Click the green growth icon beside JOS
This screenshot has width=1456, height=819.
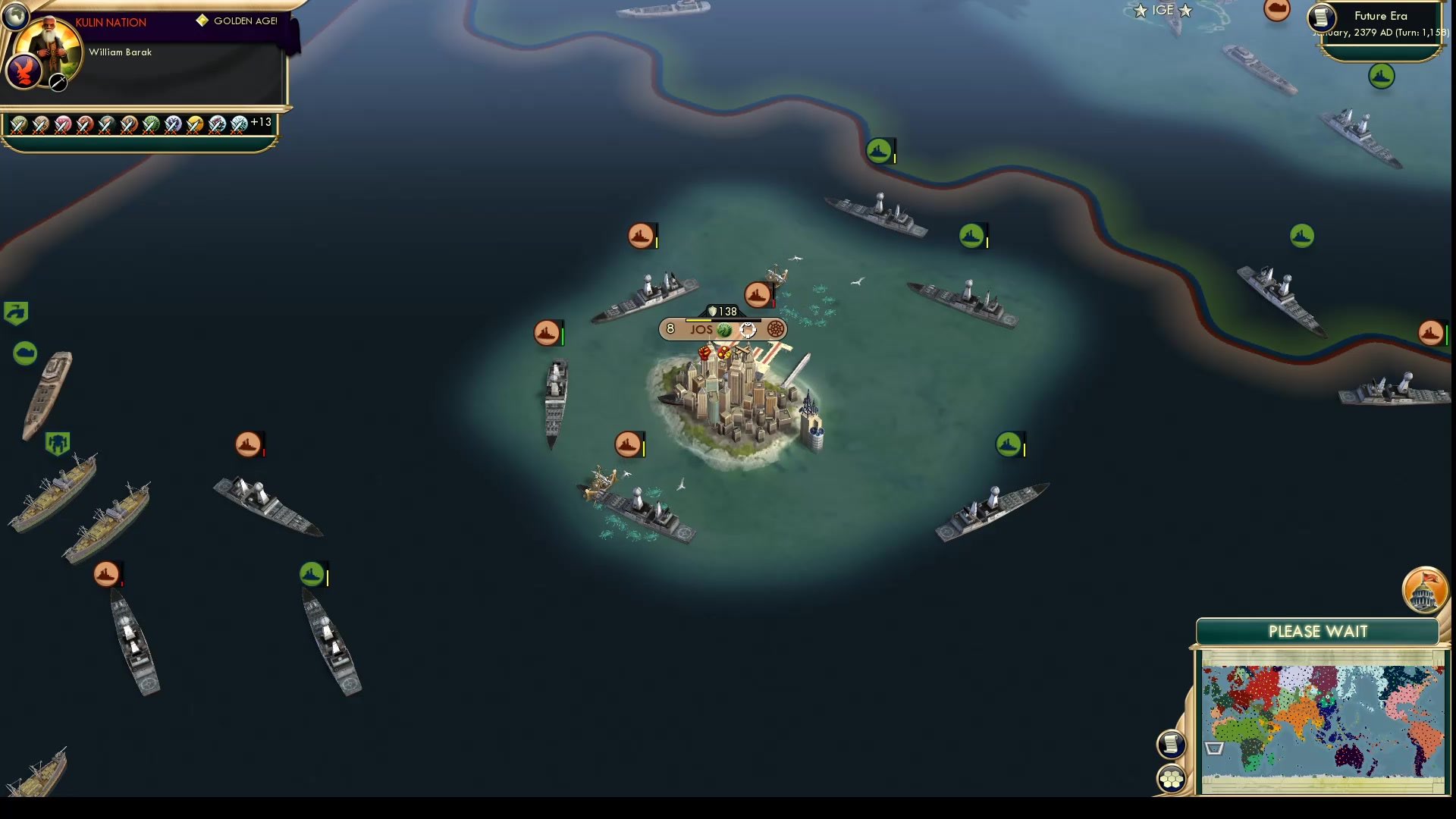724,328
